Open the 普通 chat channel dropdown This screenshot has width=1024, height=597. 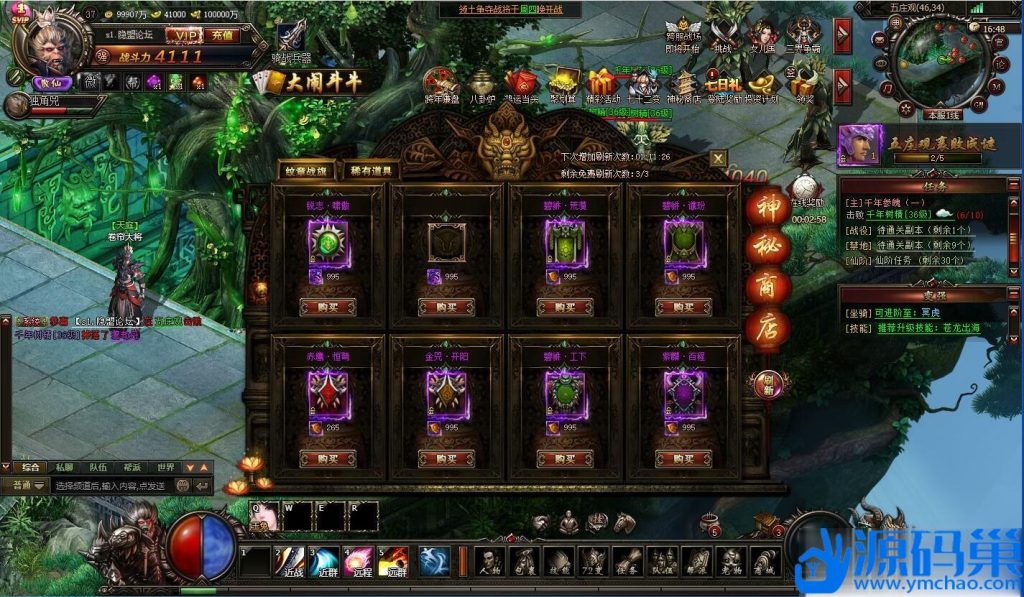tap(27, 485)
